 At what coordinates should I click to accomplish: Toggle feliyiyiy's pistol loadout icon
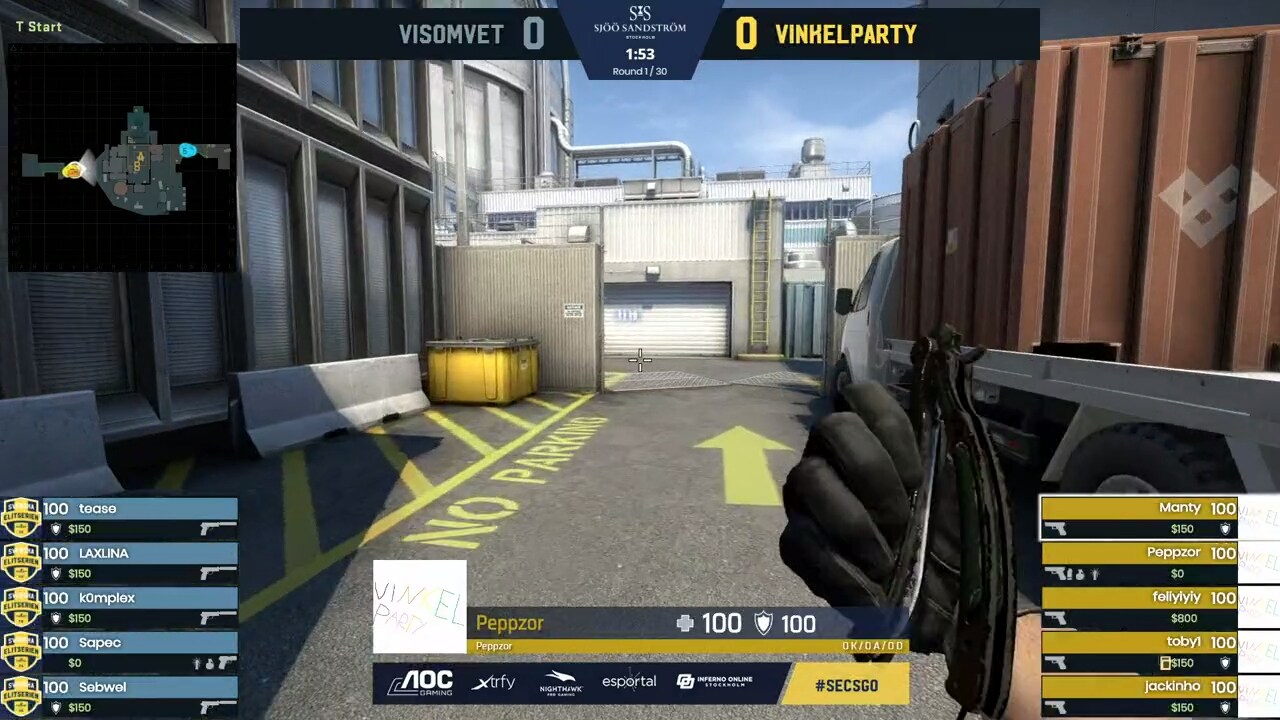pyautogui.click(x=1057, y=618)
